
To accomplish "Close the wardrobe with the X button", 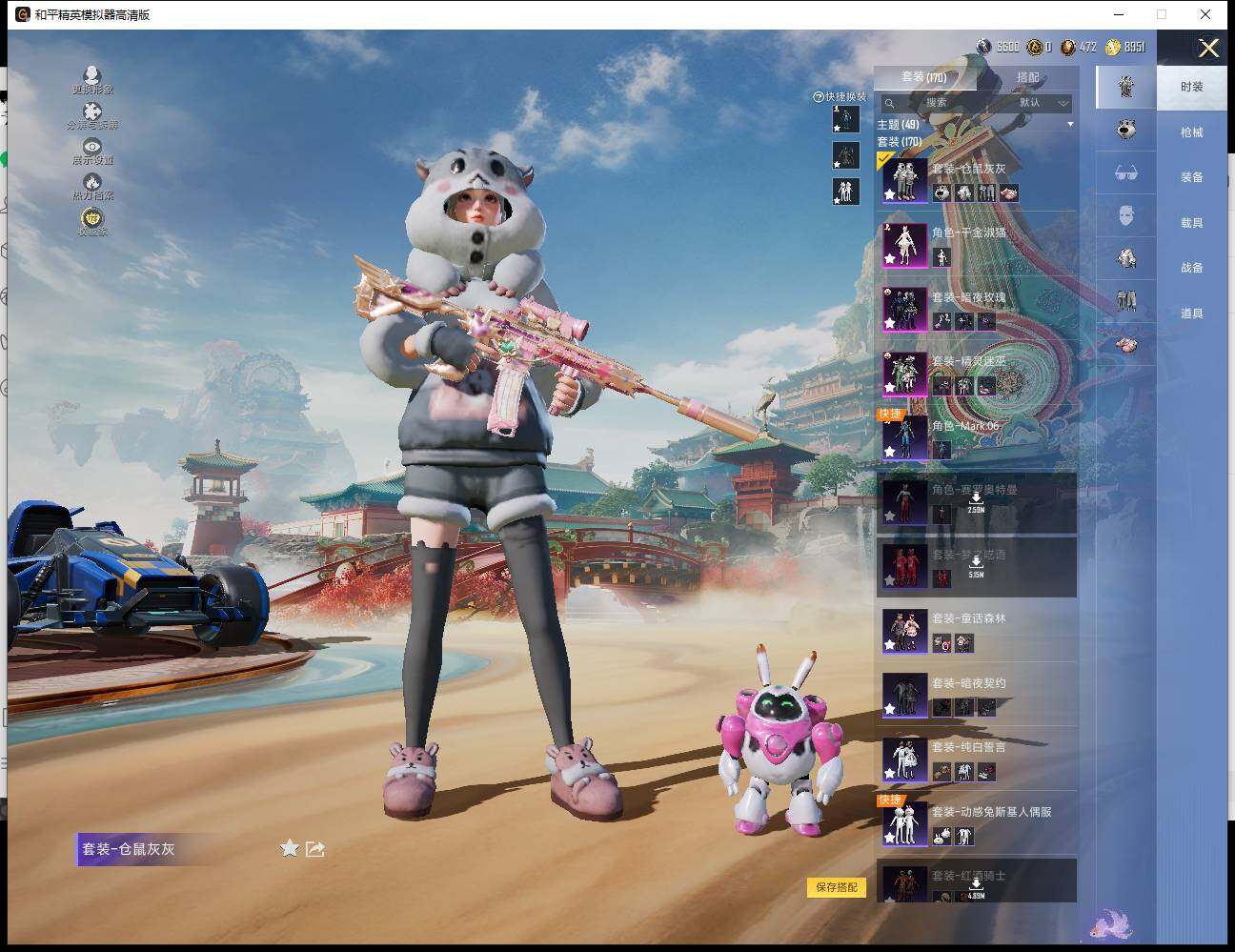I will coord(1208,49).
